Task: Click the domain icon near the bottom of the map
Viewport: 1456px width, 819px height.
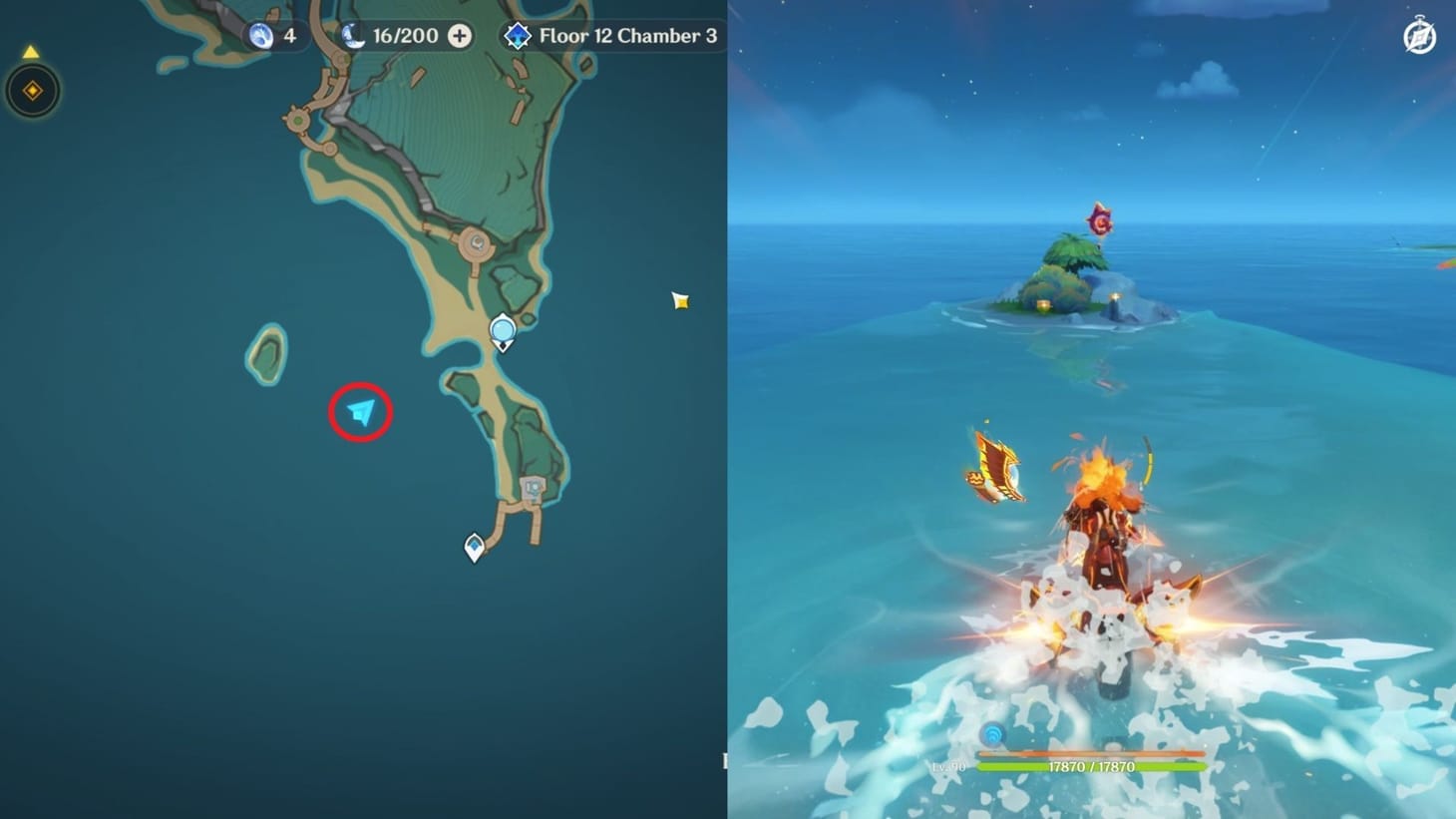Action: (x=533, y=489)
